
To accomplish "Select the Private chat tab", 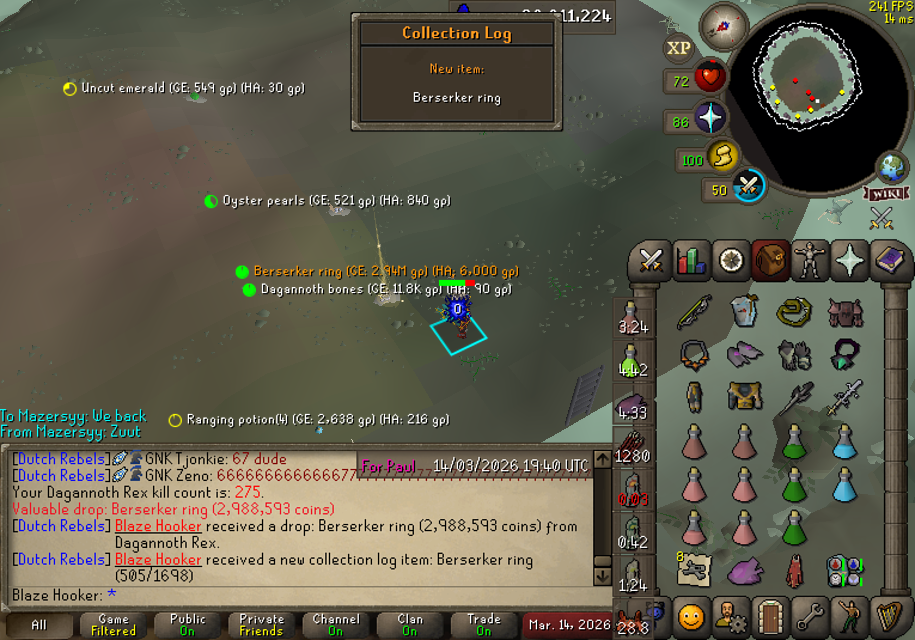I will (x=261, y=626).
